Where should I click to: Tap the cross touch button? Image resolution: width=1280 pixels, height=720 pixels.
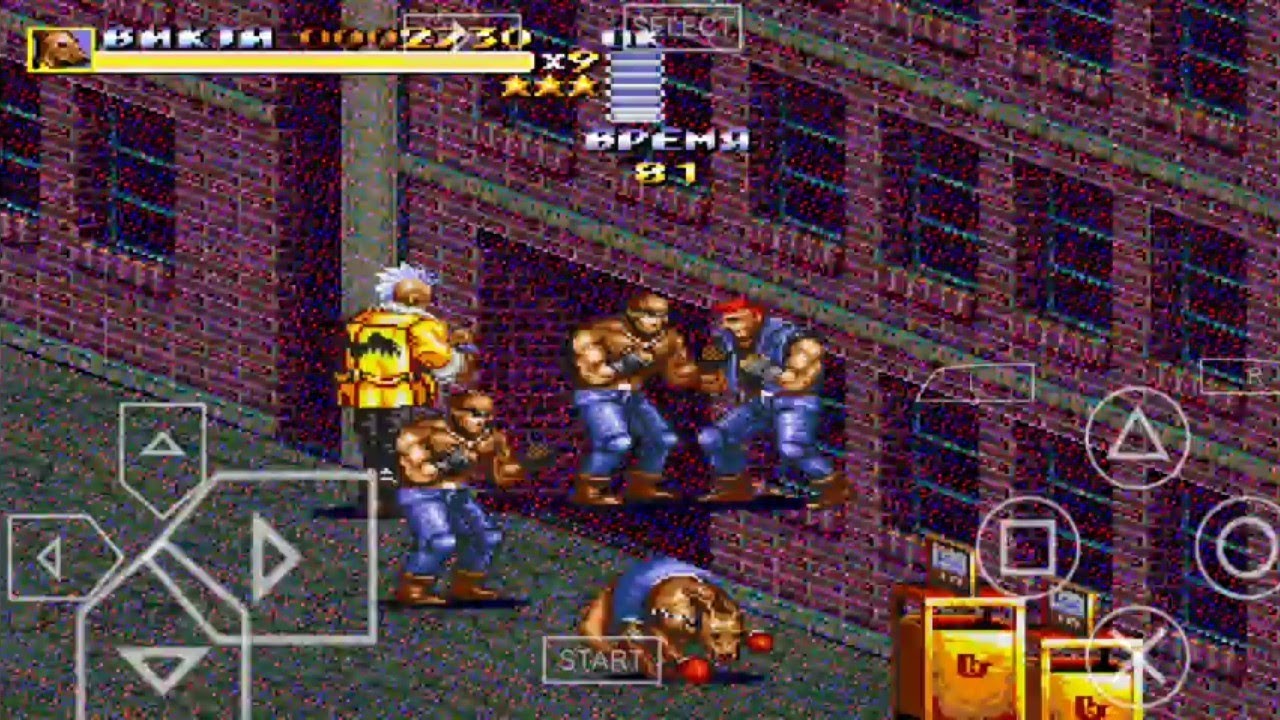pyautogui.click(x=1137, y=655)
